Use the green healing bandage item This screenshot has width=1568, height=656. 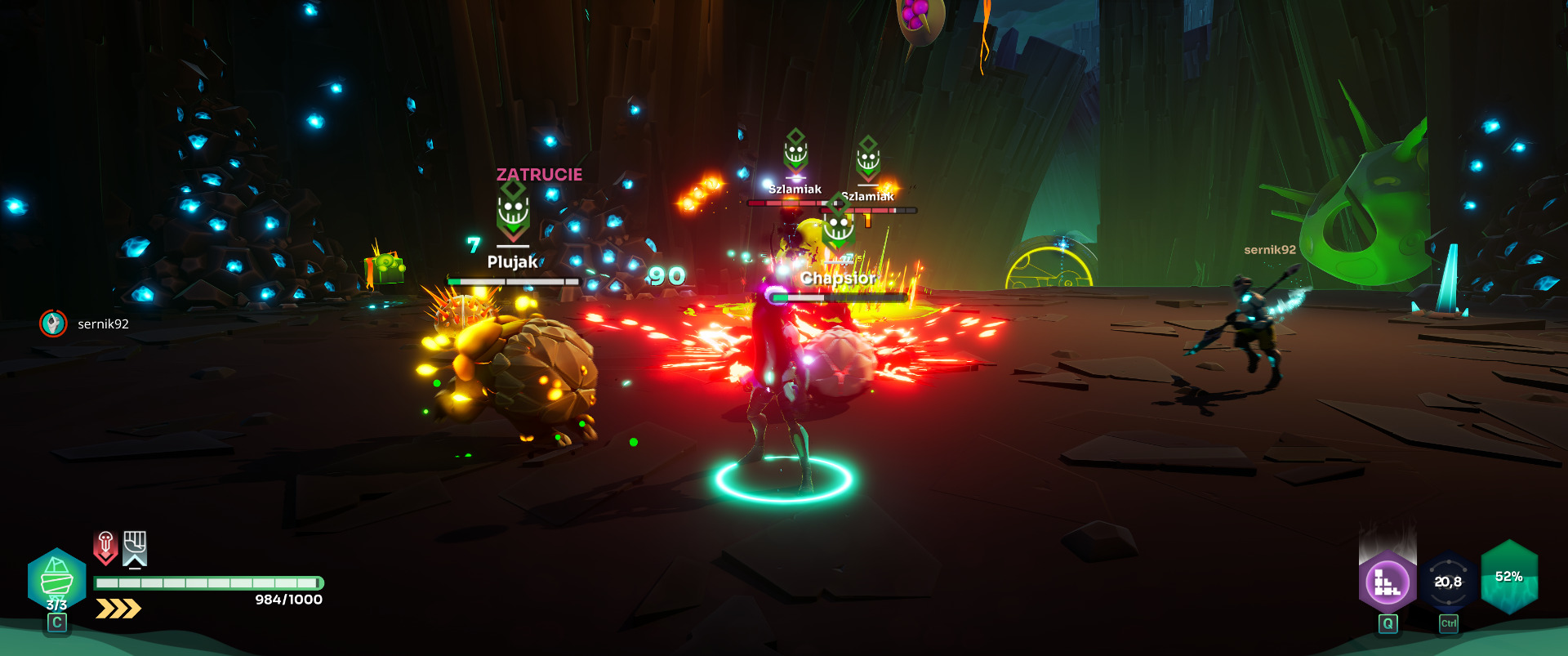click(56, 579)
